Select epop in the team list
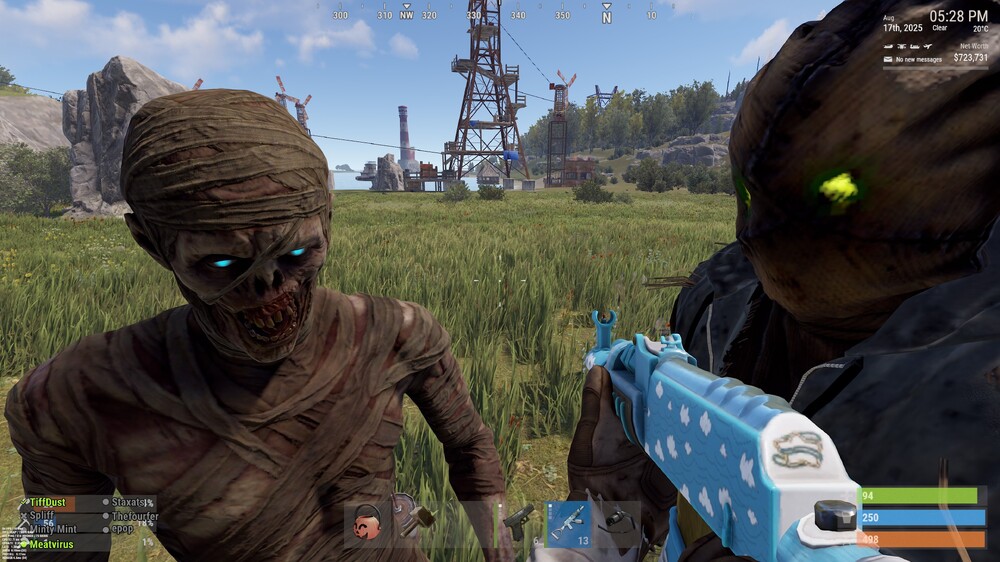Screen dimensions: 1000x562 click(121, 528)
